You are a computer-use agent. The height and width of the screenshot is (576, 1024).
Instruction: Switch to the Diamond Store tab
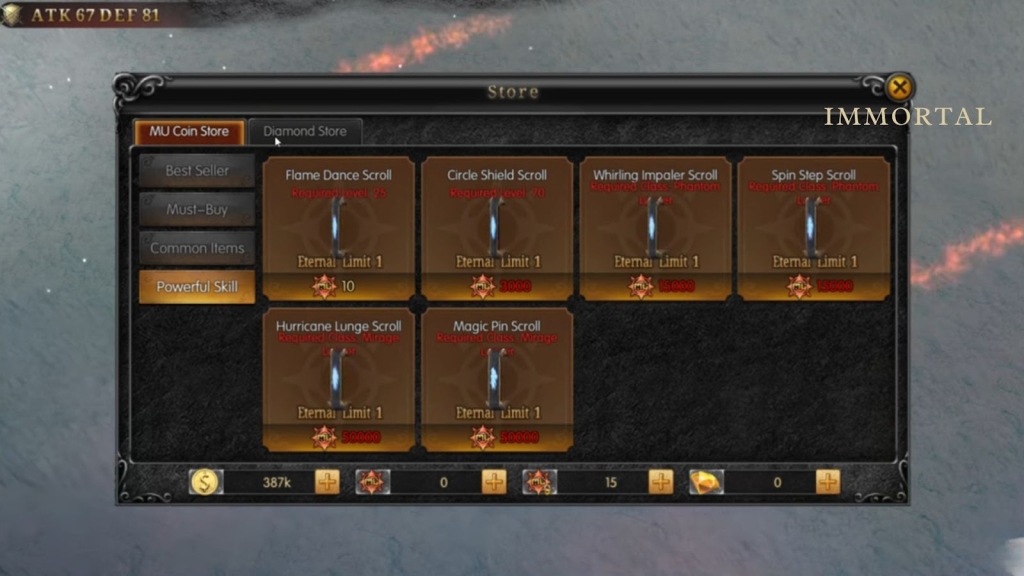click(x=305, y=131)
